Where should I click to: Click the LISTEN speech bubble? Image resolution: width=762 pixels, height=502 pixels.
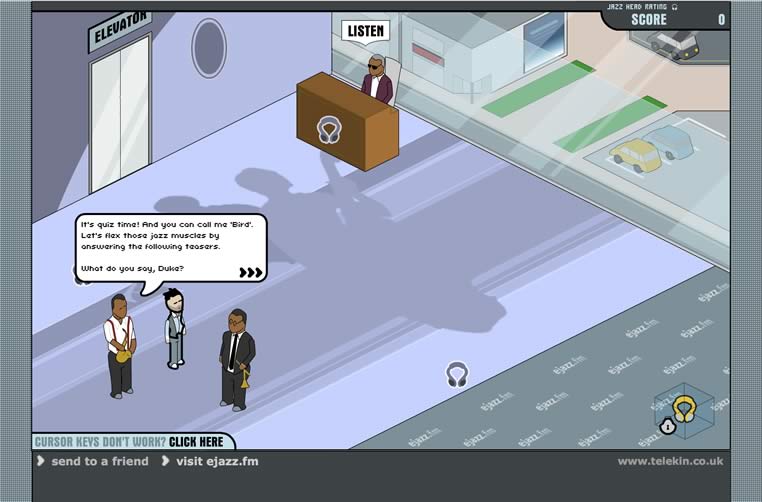tap(365, 31)
